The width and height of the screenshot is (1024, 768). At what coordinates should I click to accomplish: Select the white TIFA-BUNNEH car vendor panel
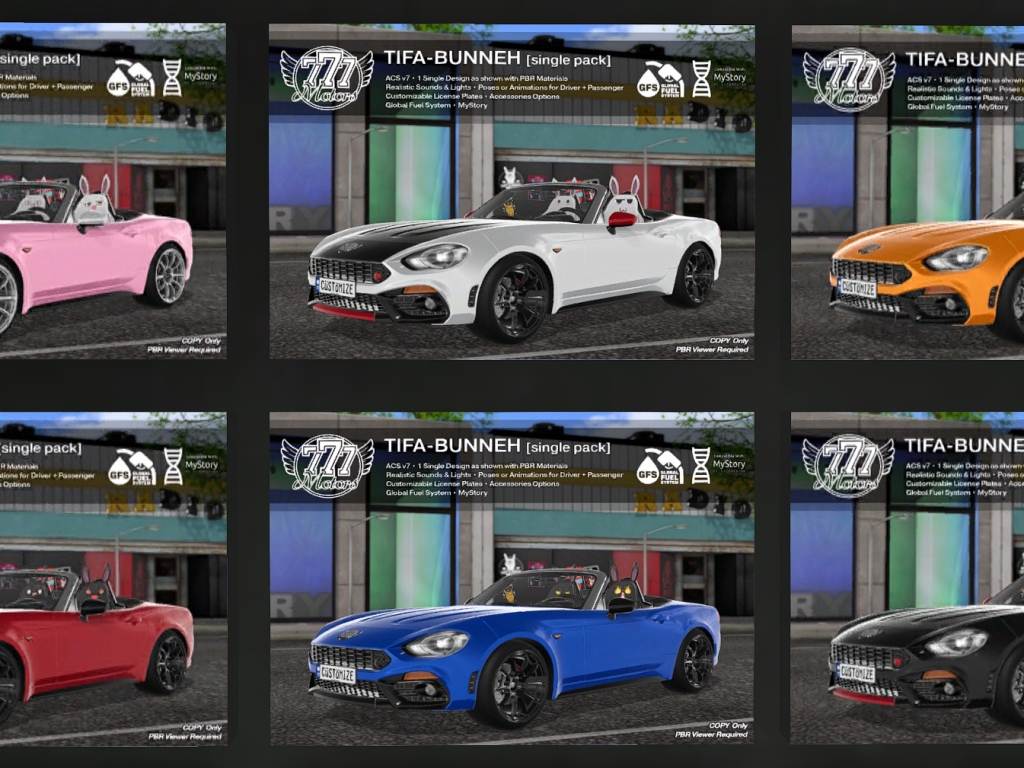[511, 192]
